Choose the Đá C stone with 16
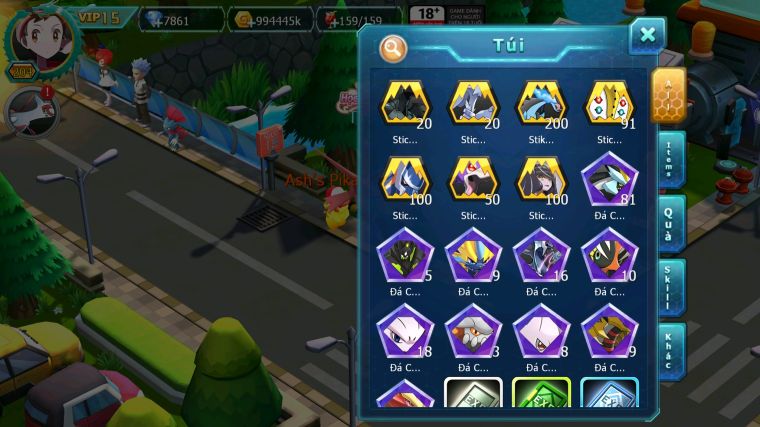Screen dimensions: 760x427 pos(541,257)
